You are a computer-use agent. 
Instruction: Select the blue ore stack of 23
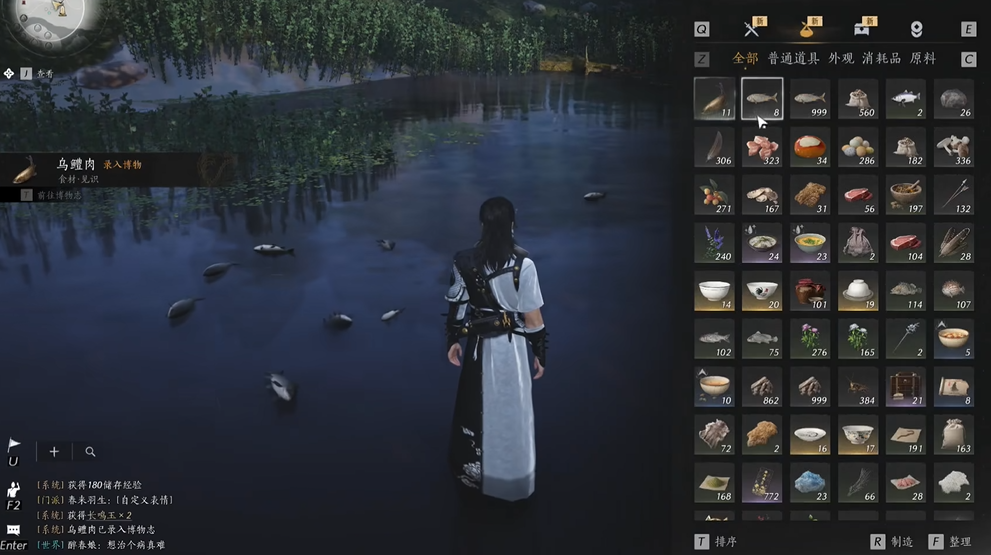(810, 483)
